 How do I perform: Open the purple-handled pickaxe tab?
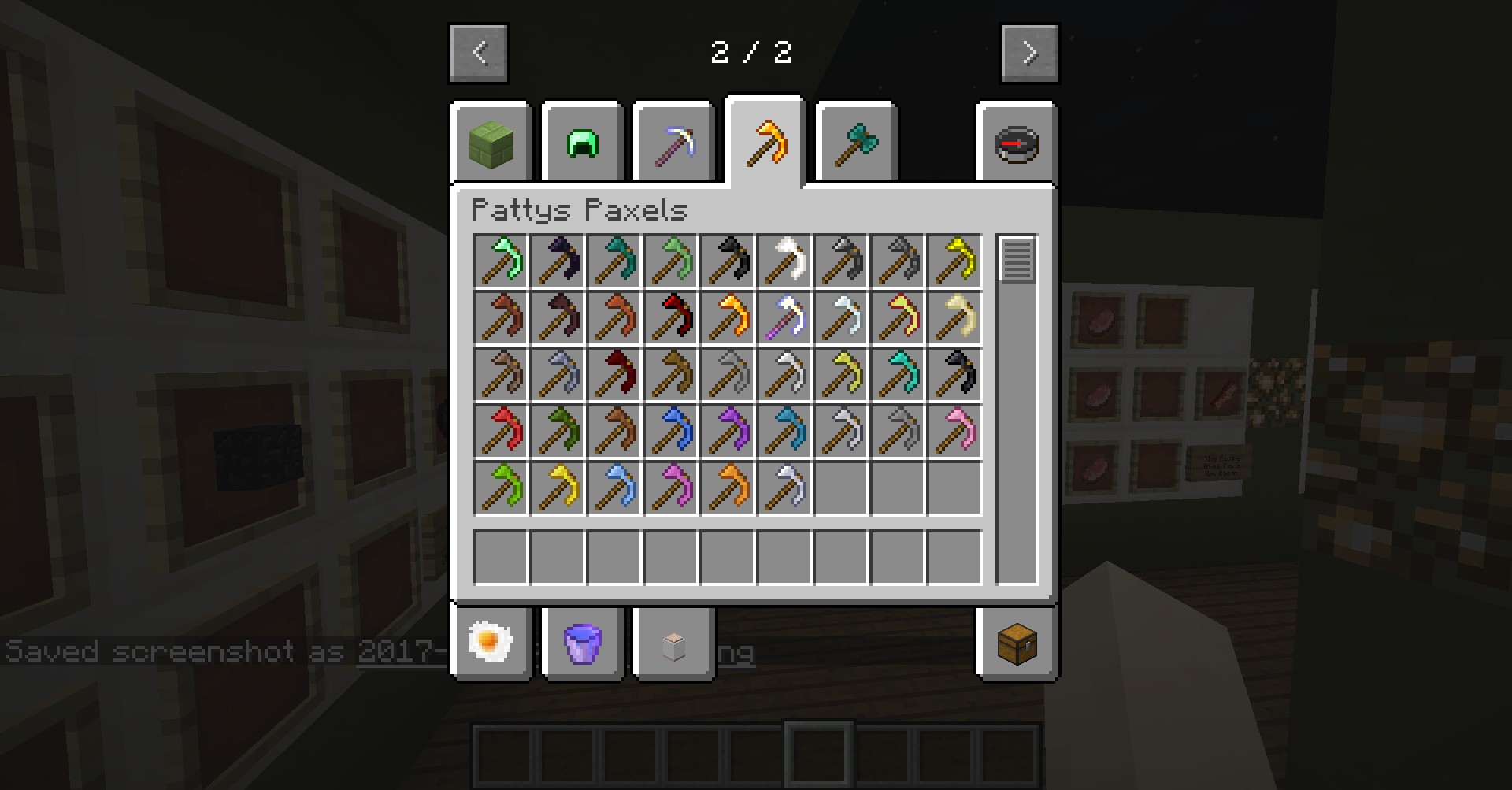pos(674,143)
